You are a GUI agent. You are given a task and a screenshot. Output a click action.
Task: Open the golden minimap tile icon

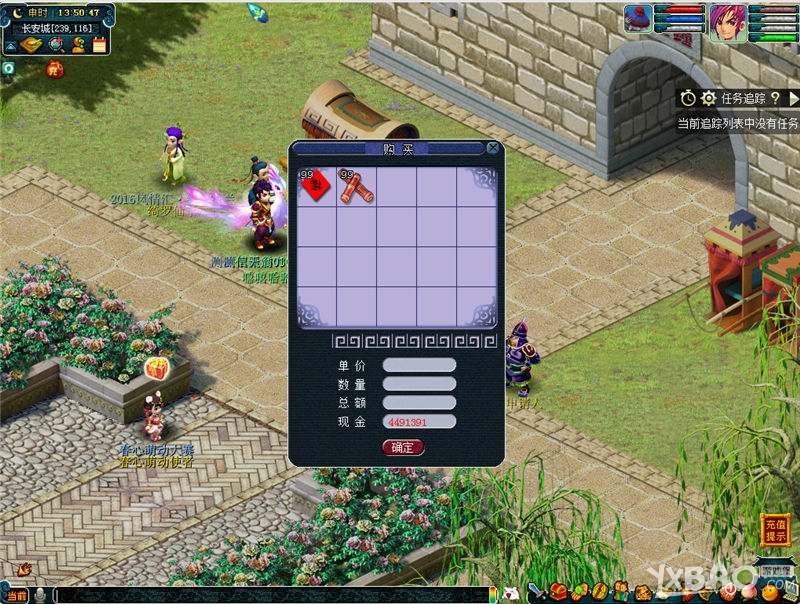coord(33,44)
